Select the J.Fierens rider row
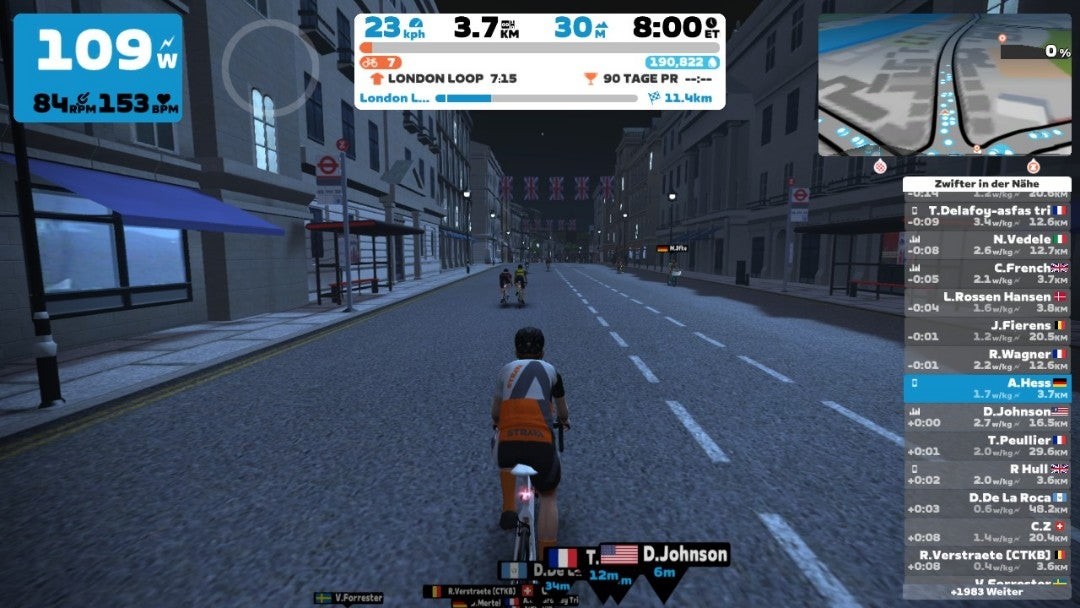 pos(987,331)
